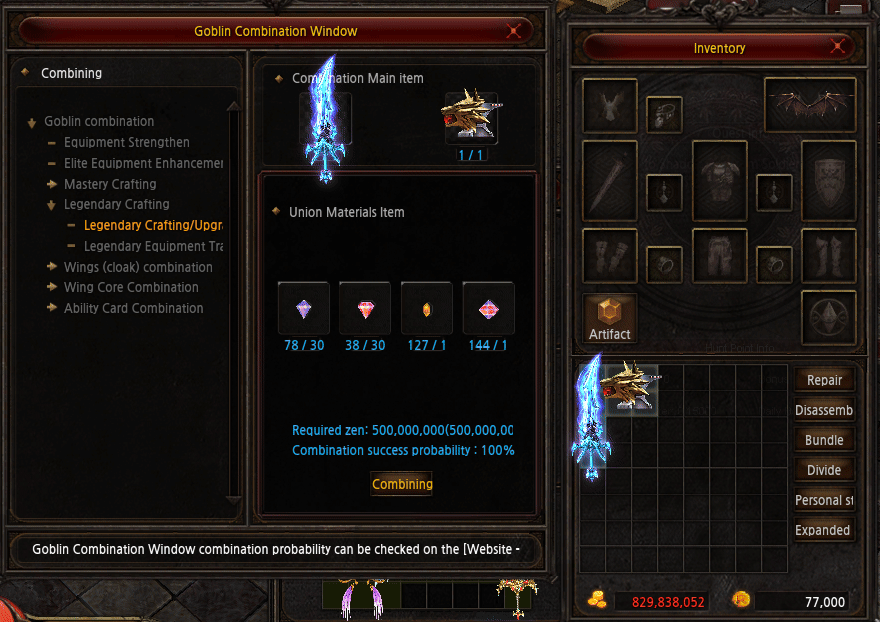The width and height of the screenshot is (880, 622).
Task: Close the Goblin Combination Window
Action: pos(515,31)
